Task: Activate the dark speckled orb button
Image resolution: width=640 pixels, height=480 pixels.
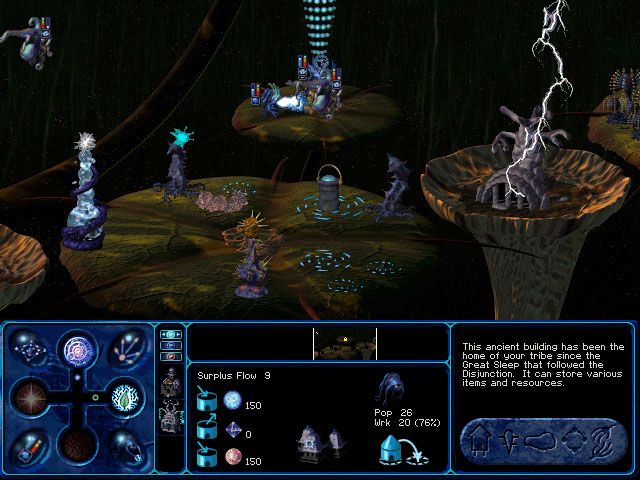Action: [78, 444]
